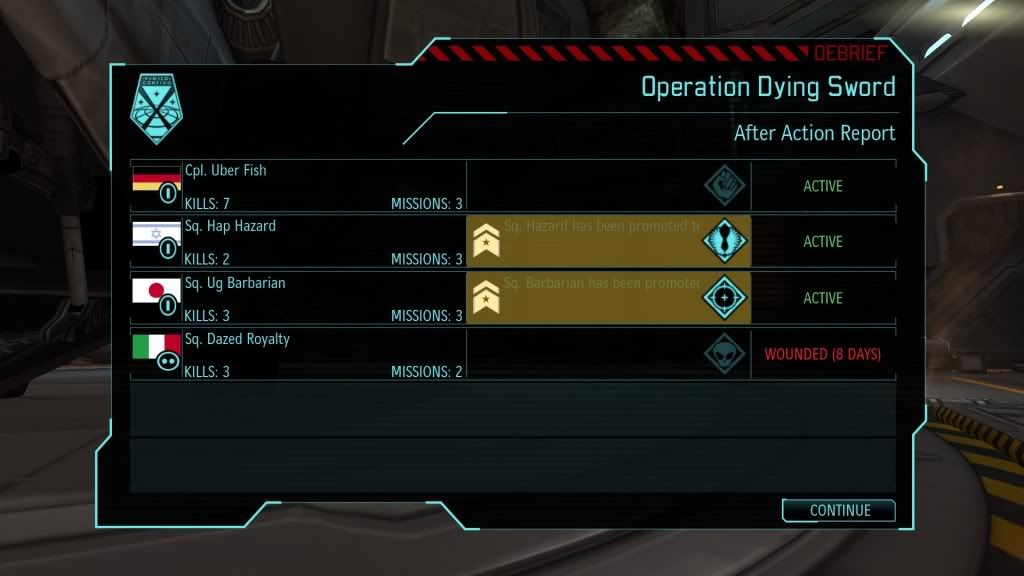Open Sq. Hazard's promotion notice
Screen dimensions: 1024x576
click(x=590, y=242)
